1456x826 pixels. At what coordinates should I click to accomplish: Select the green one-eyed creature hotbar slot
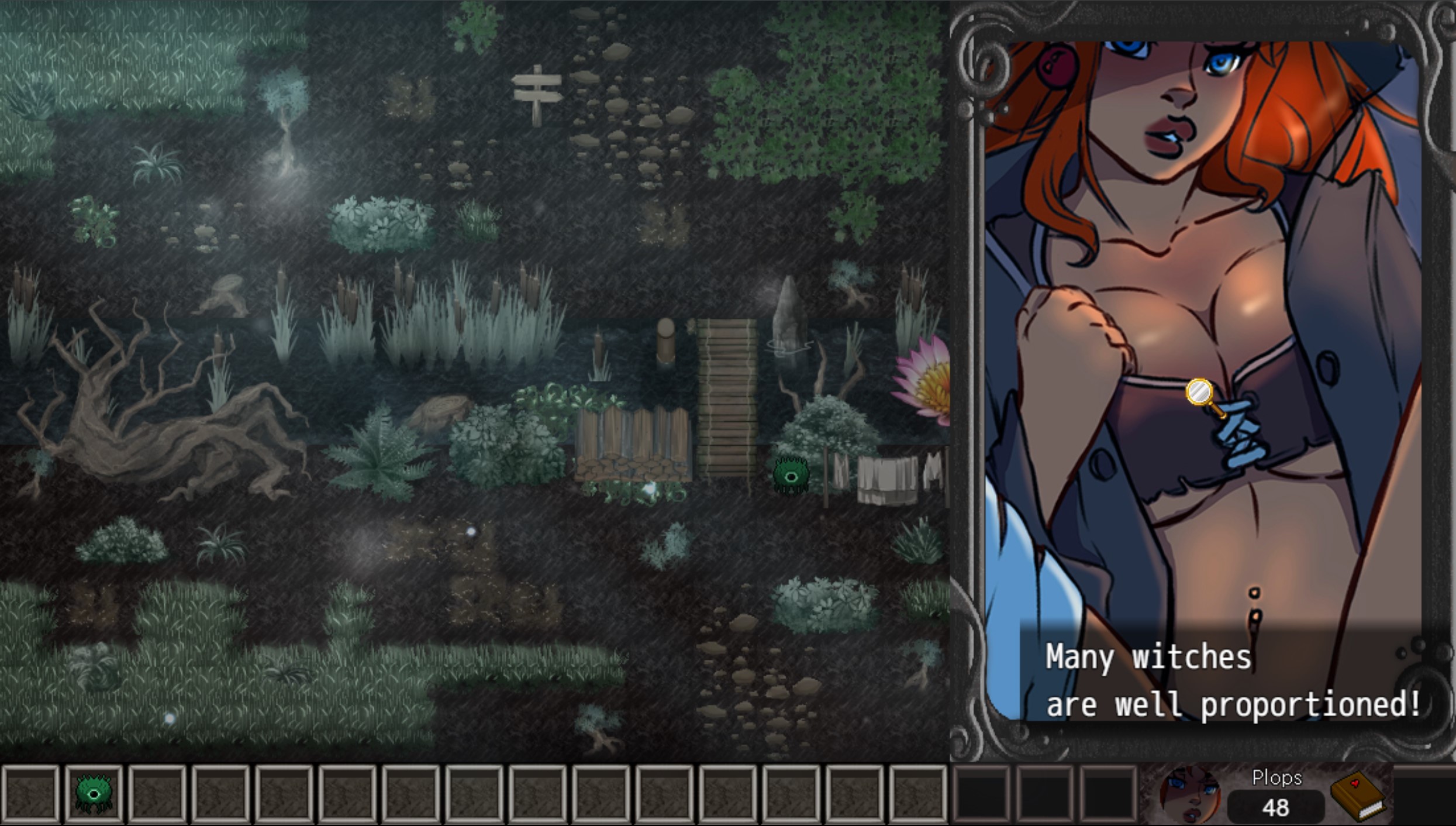click(x=94, y=793)
